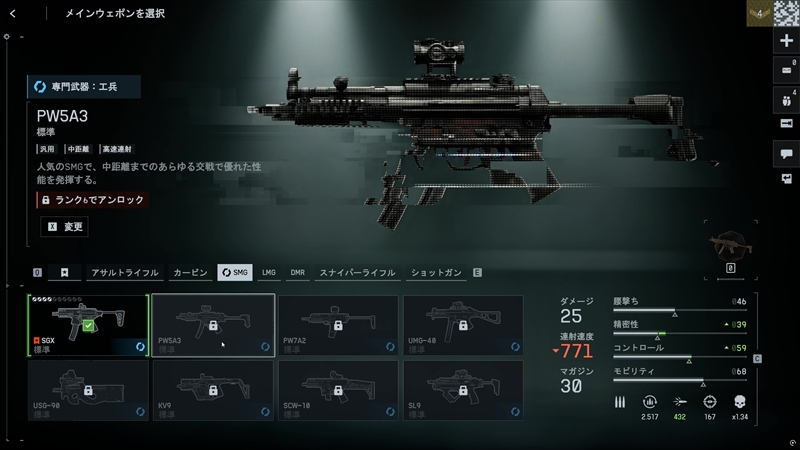Screen dimensions: 800x450
Task: Select the locked SCW-10 weapon tile
Action: pos(338,391)
